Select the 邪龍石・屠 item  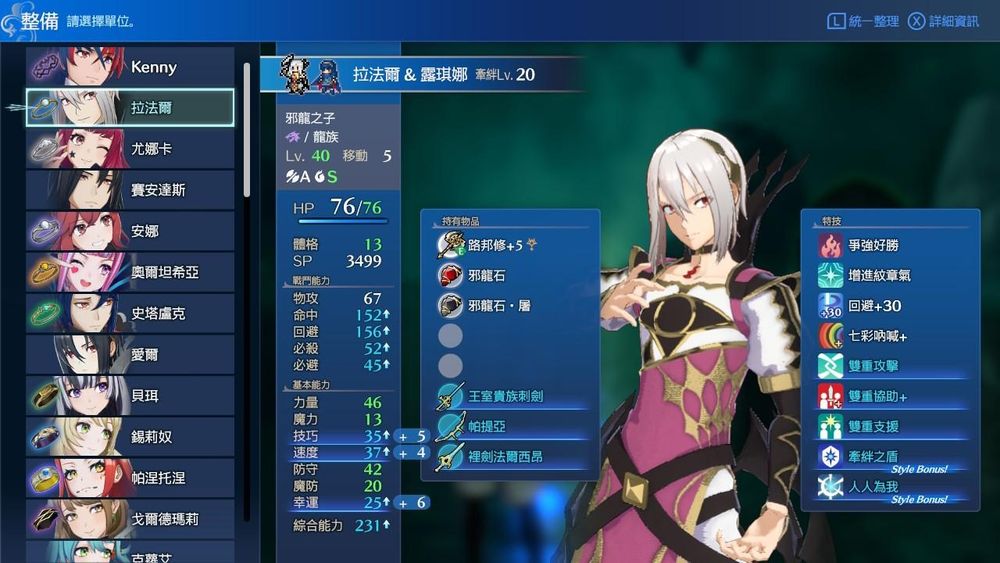point(498,306)
